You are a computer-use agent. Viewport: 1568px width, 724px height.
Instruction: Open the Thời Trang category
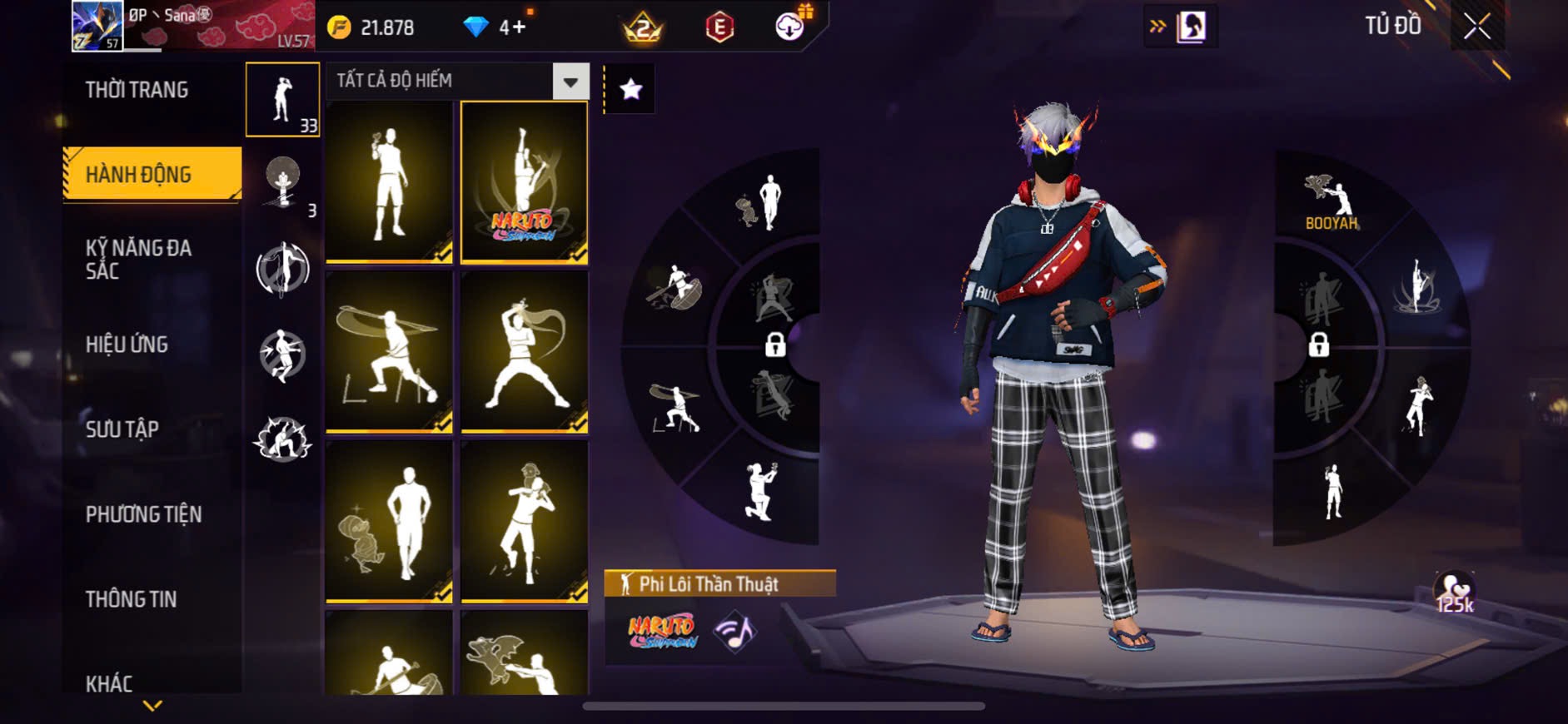pyautogui.click(x=137, y=90)
